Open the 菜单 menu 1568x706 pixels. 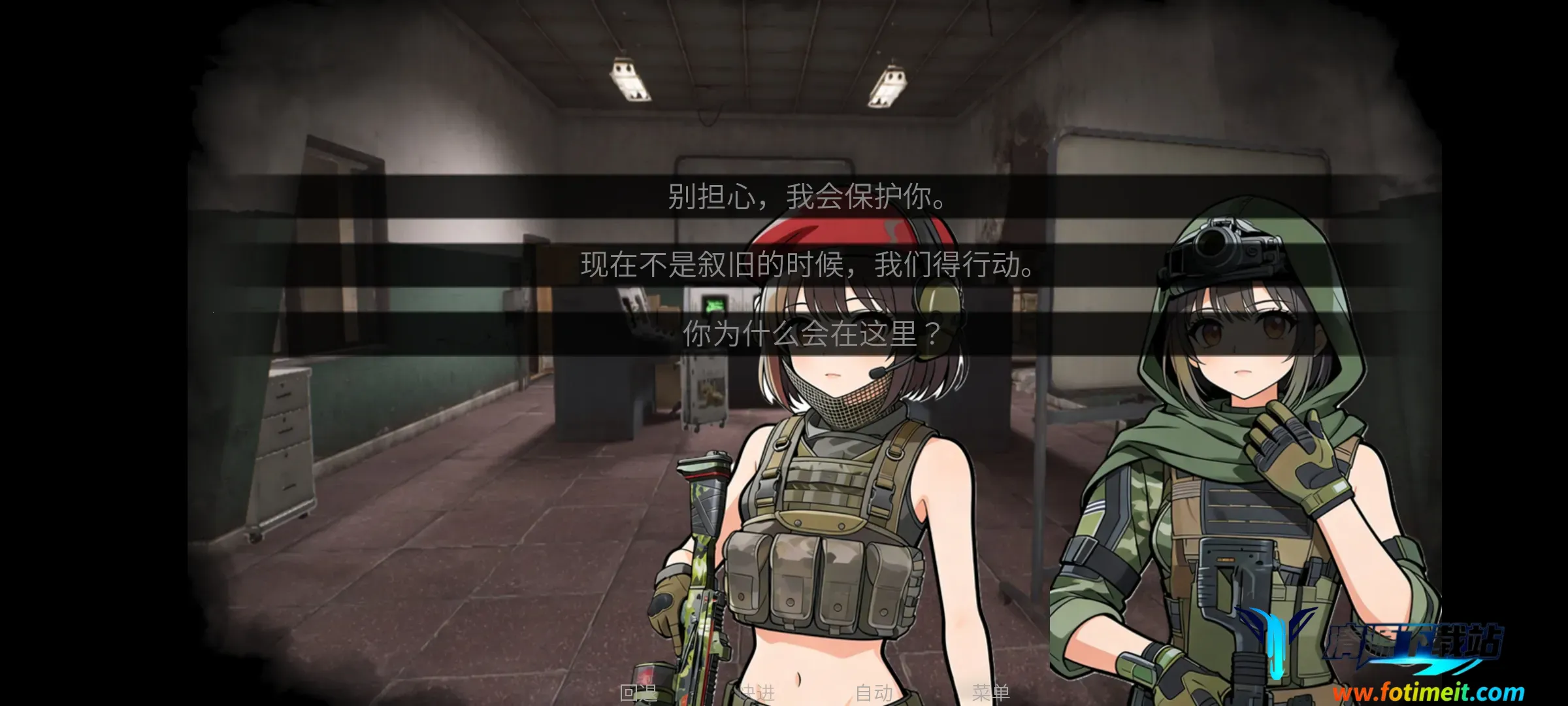[x=990, y=692]
